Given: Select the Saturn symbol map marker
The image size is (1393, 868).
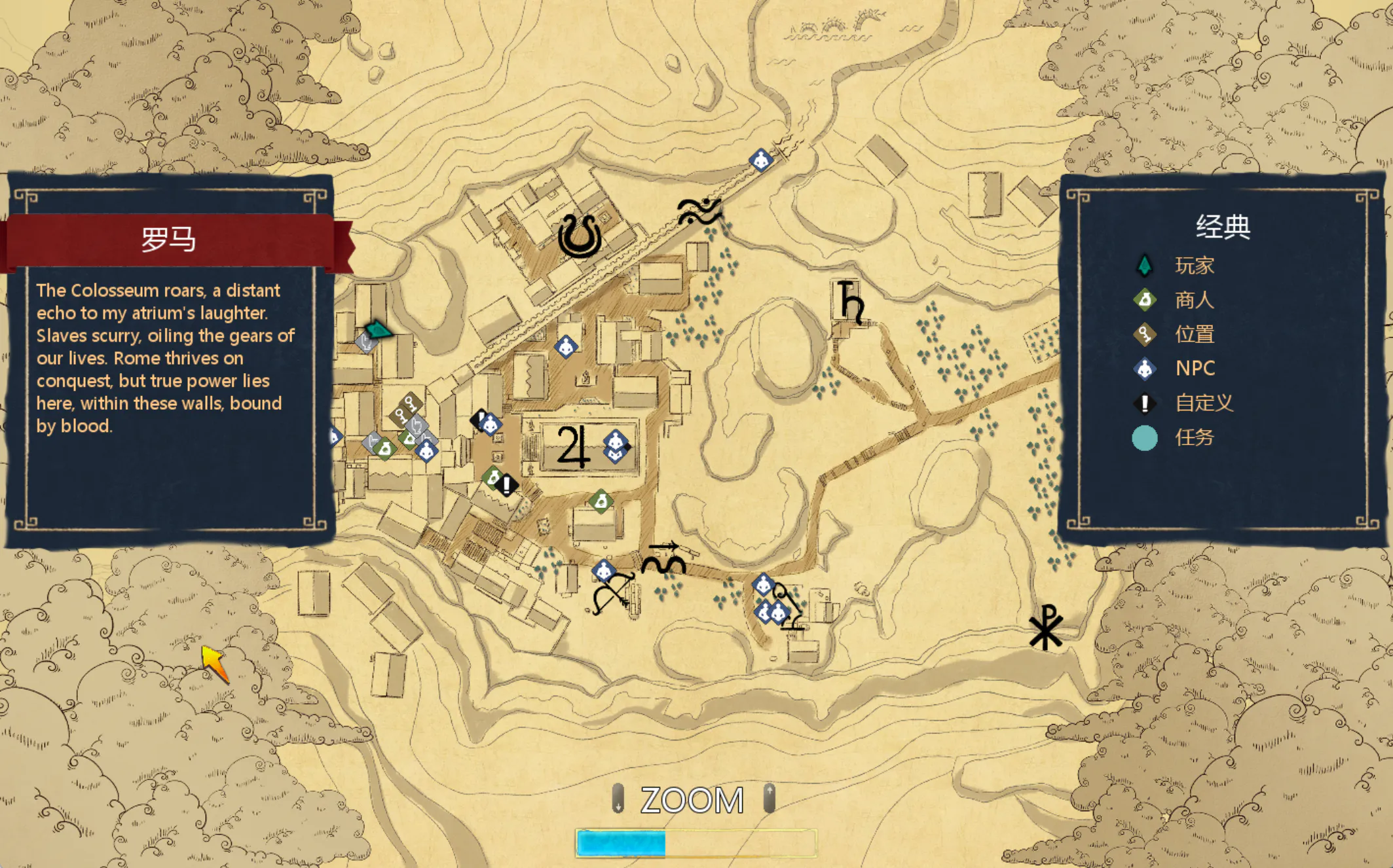Looking at the screenshot, I should (x=851, y=301).
